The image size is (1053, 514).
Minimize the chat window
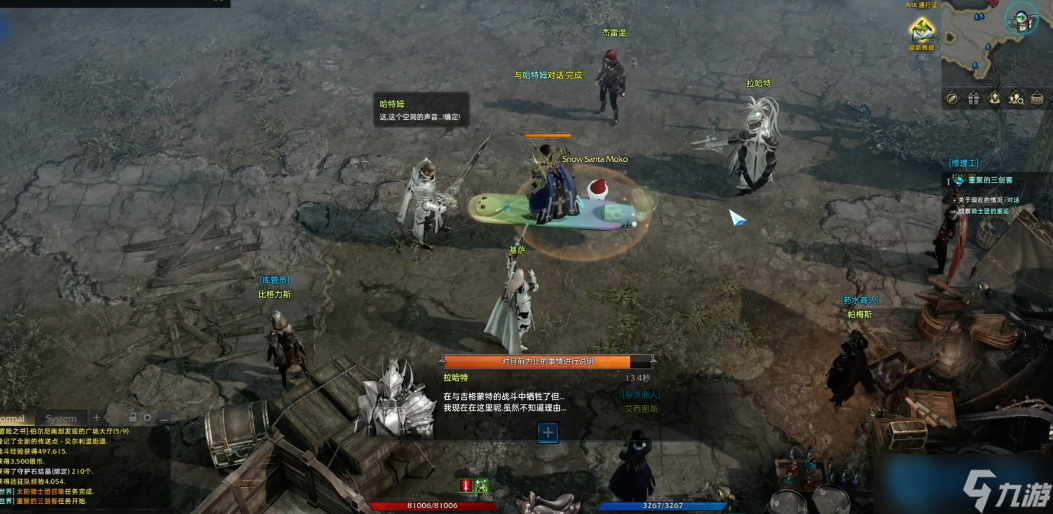164,417
